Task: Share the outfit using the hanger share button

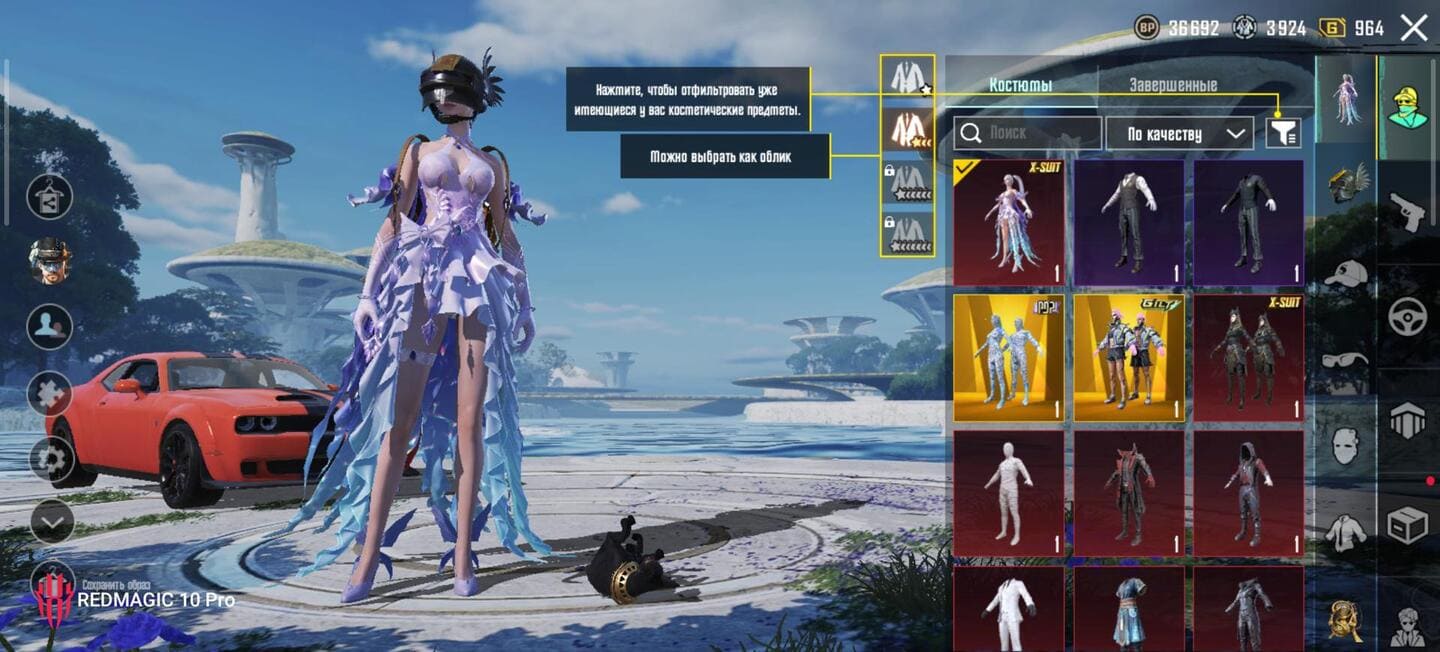Action: click(x=49, y=197)
